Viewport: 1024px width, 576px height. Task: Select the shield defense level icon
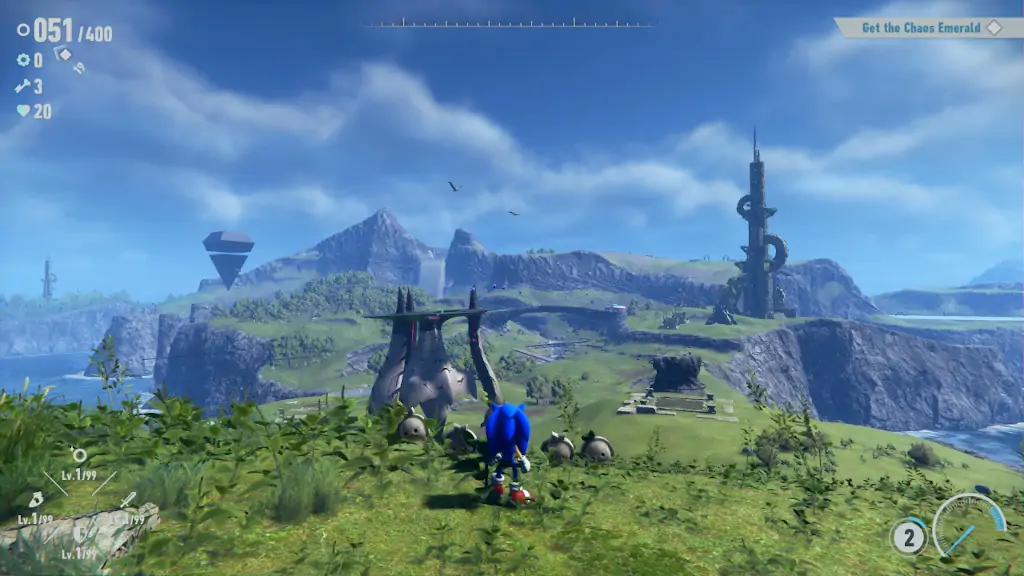(x=79, y=534)
